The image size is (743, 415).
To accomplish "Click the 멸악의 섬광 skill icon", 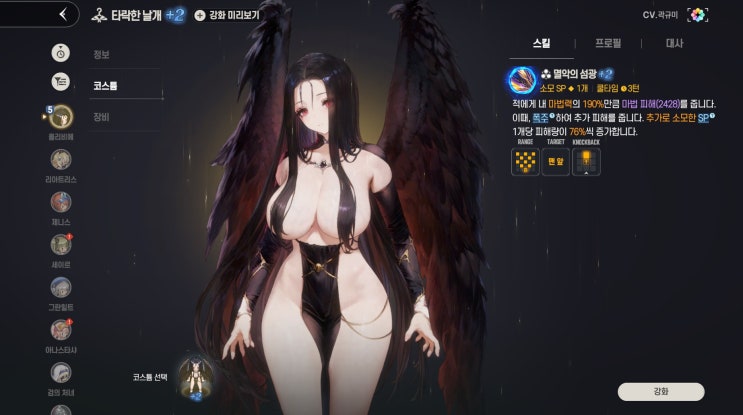I will pyautogui.click(x=521, y=79).
